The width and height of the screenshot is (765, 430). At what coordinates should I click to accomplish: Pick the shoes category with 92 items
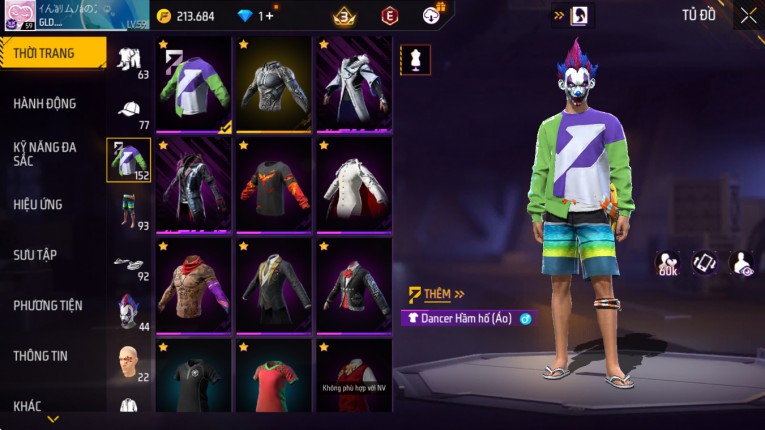[129, 263]
